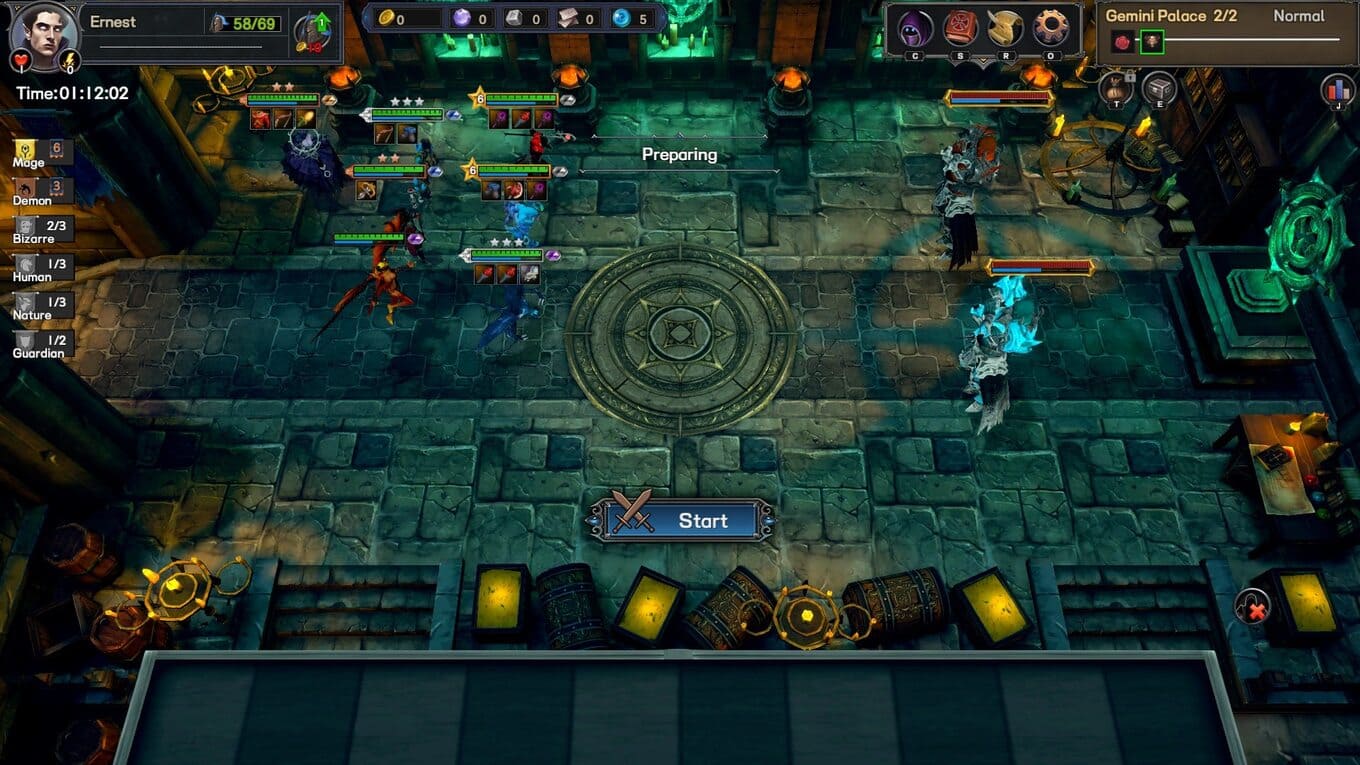The image size is (1360, 765).
Task: Start the battle with the Start button
Action: click(x=681, y=520)
